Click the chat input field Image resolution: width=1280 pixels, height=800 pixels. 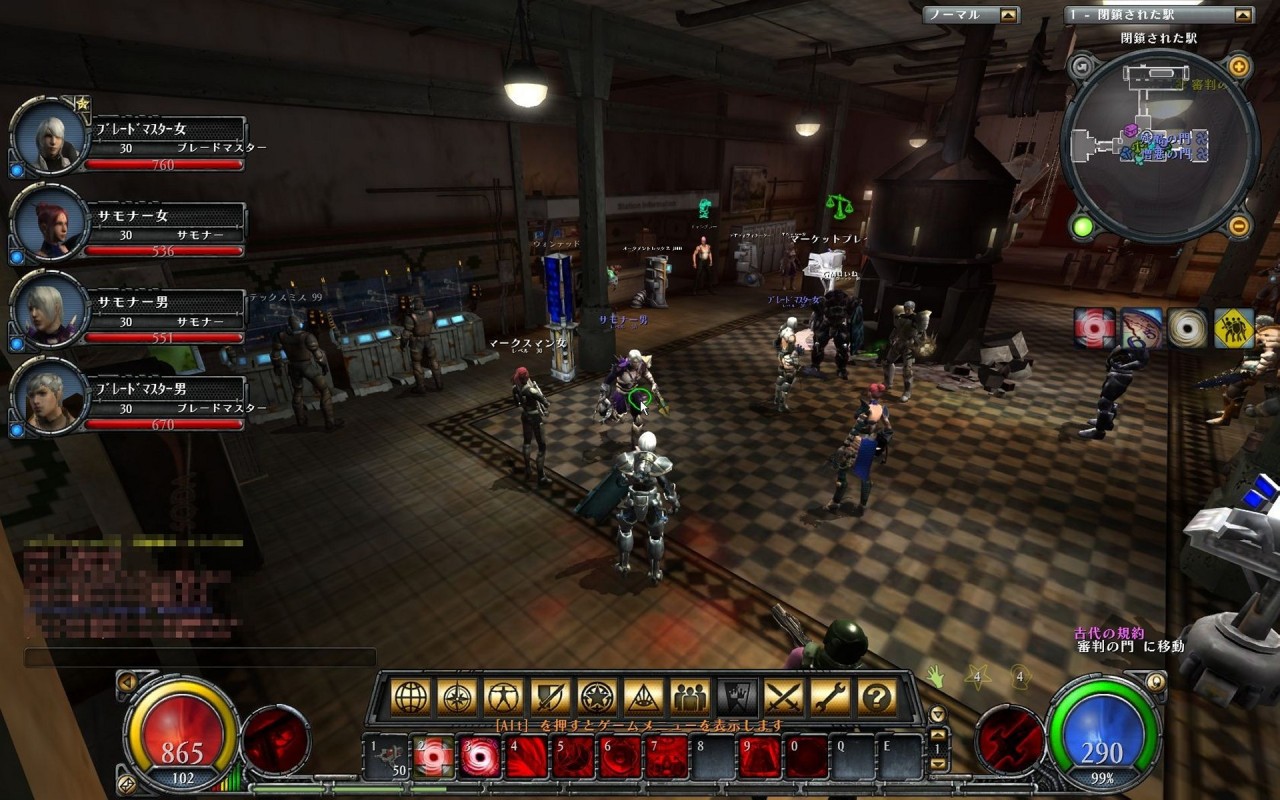click(x=200, y=657)
